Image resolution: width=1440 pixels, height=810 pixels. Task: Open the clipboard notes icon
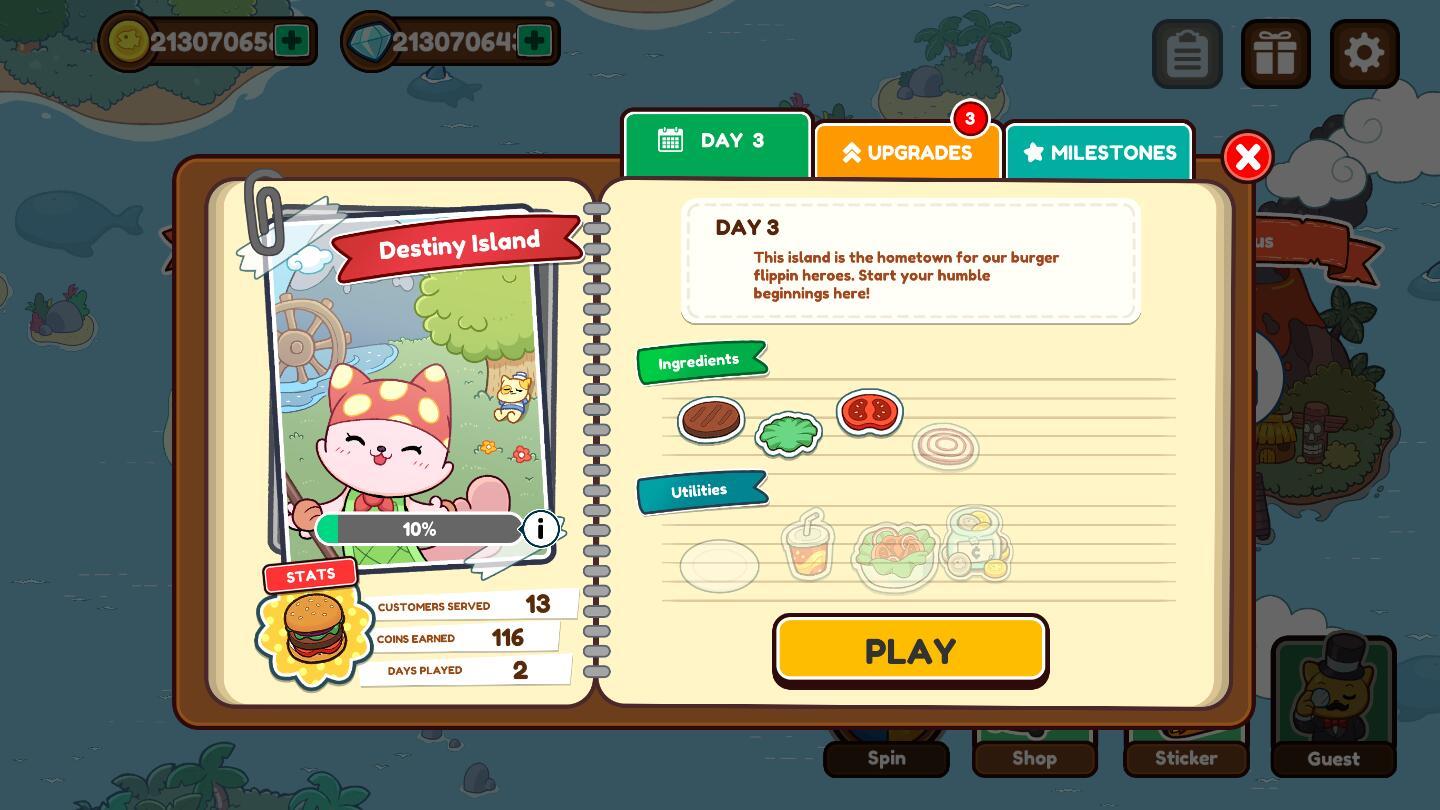tap(1188, 54)
